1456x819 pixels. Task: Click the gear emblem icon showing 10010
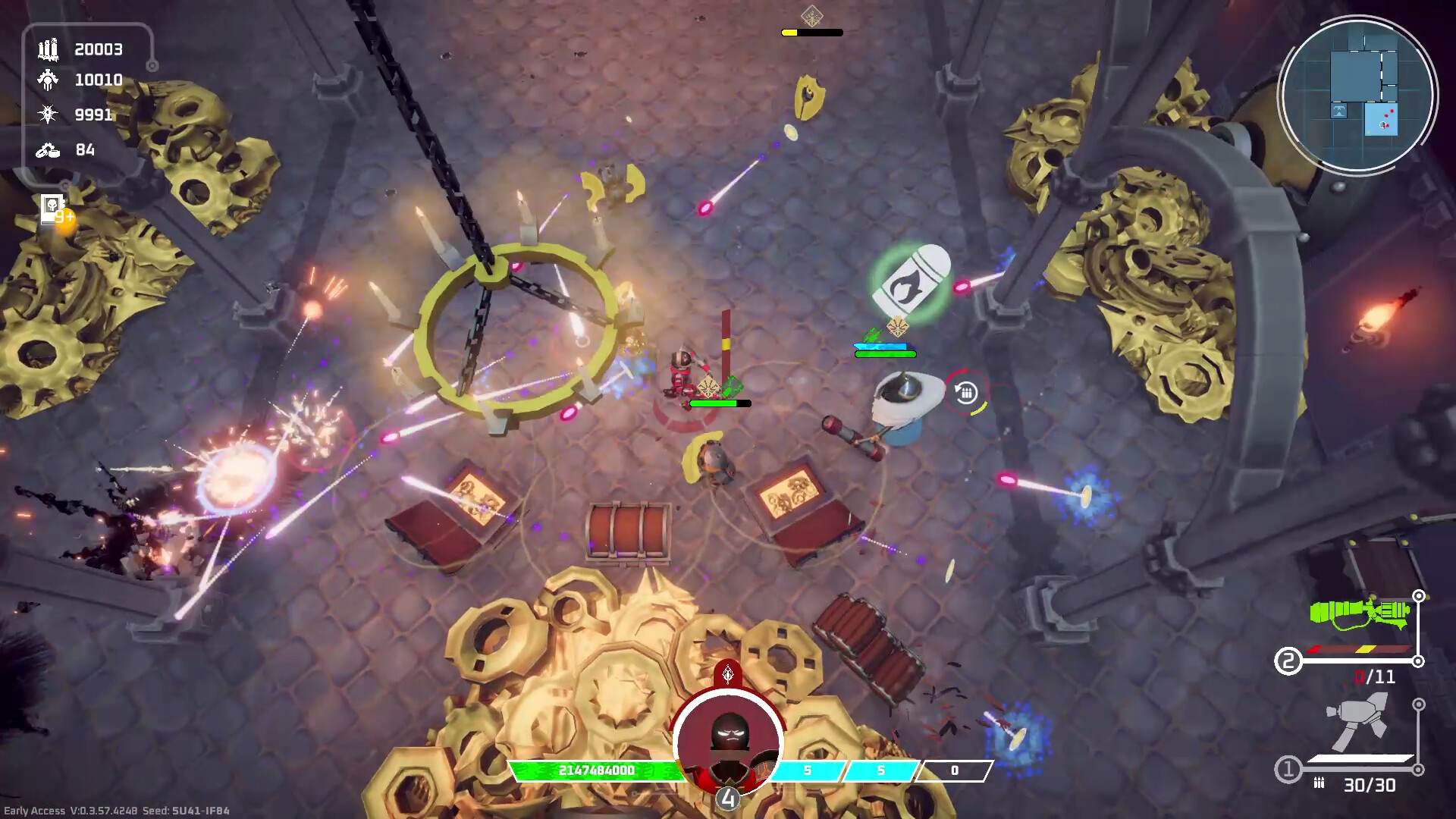(x=47, y=80)
